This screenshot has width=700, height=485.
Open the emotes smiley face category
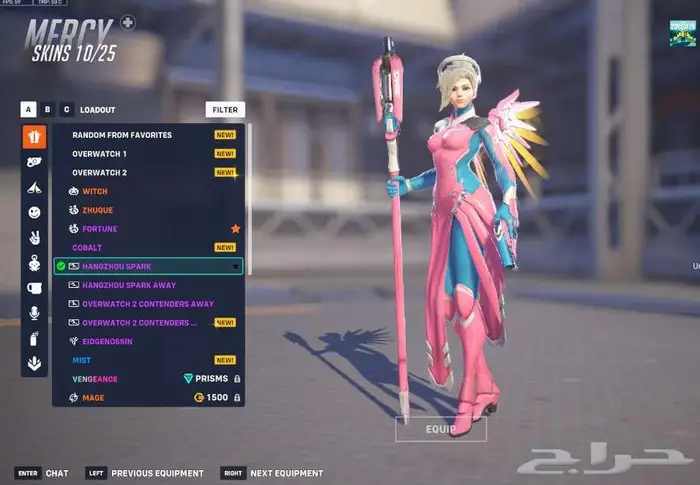[35, 212]
